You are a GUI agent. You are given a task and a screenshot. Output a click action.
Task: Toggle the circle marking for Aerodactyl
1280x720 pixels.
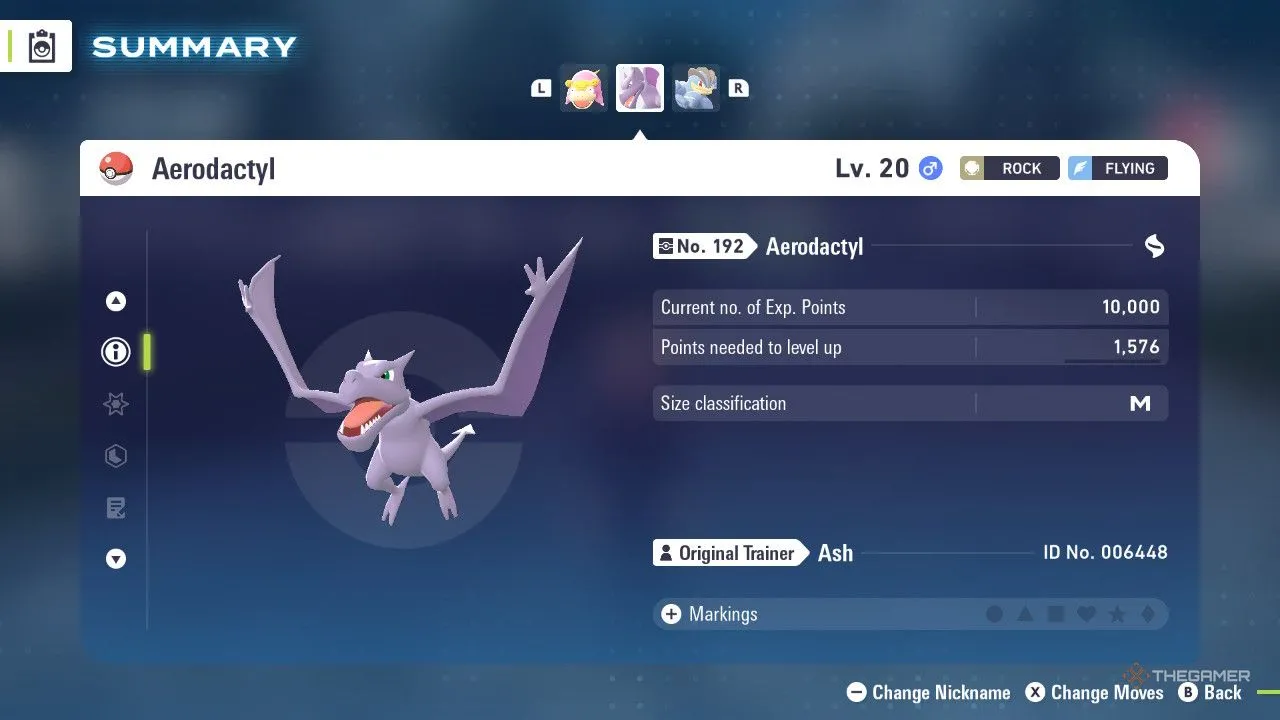click(x=995, y=614)
